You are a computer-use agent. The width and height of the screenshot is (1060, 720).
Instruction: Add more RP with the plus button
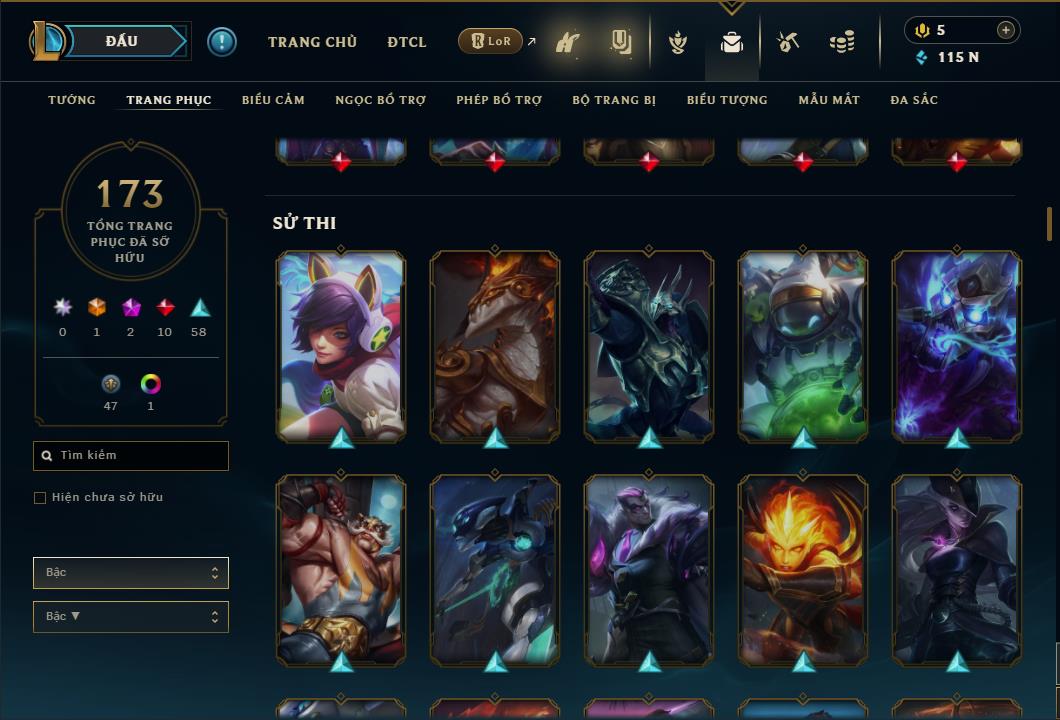click(1006, 30)
